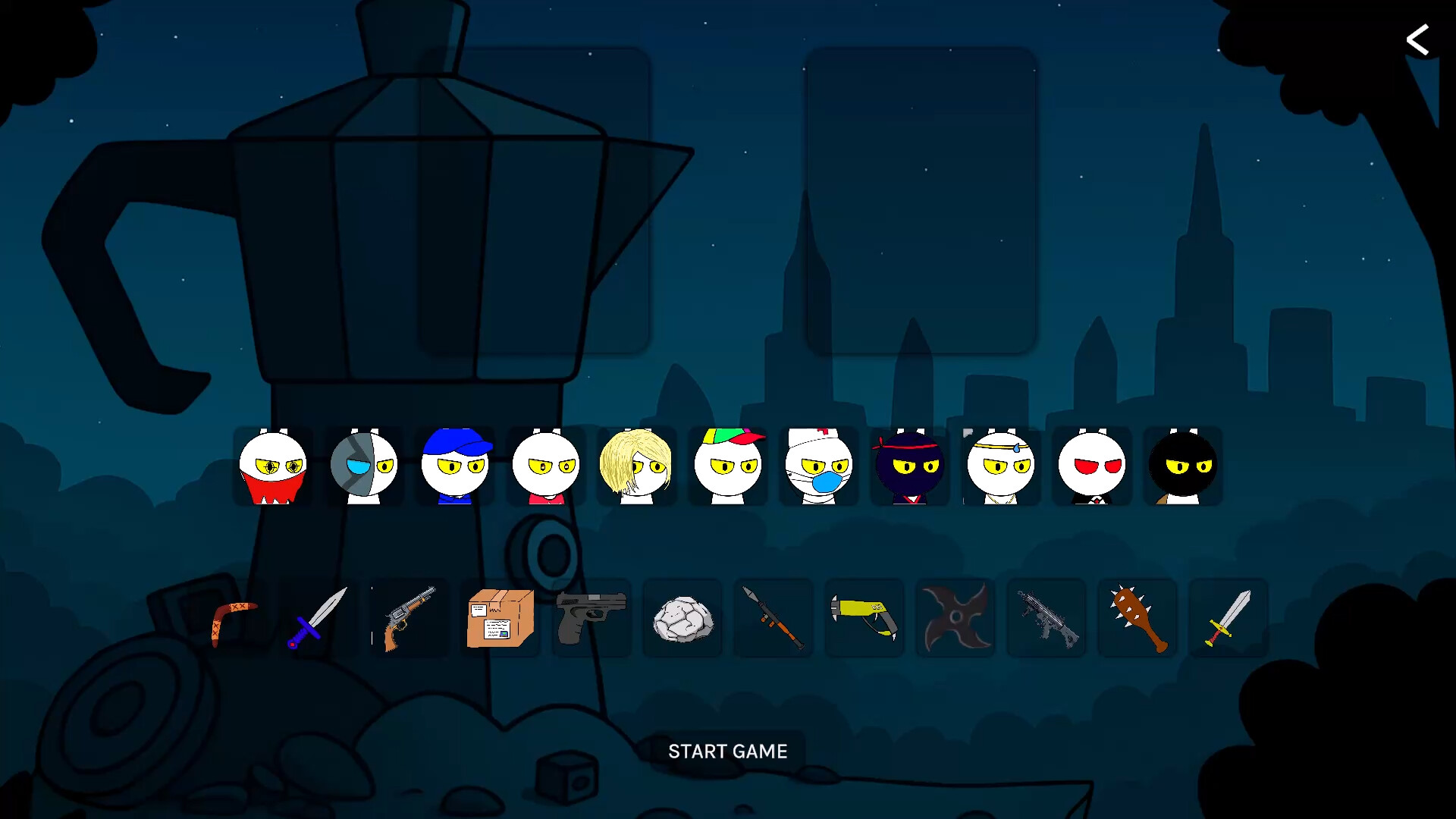Select the shuriken throwing star
1456x819 pixels.
(x=955, y=618)
